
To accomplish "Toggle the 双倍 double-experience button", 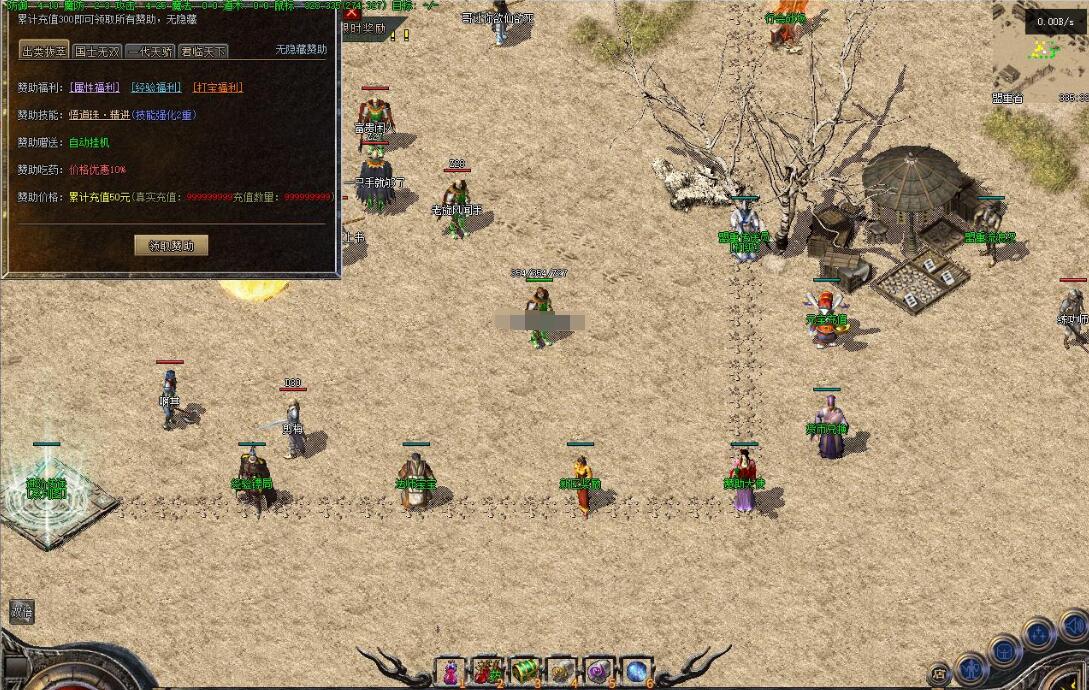I will point(22,611).
